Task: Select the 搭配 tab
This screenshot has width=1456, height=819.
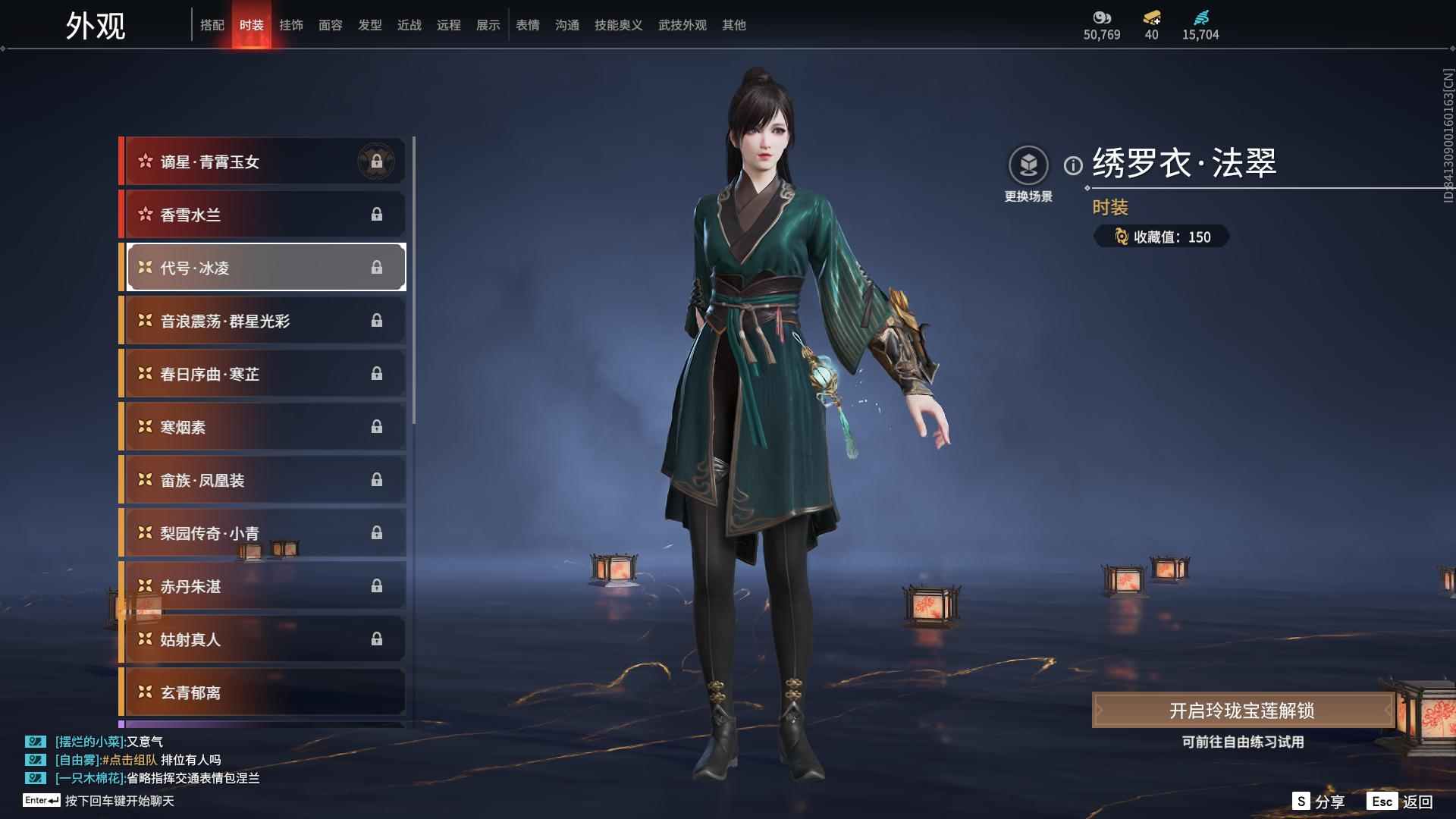Action: [x=213, y=25]
